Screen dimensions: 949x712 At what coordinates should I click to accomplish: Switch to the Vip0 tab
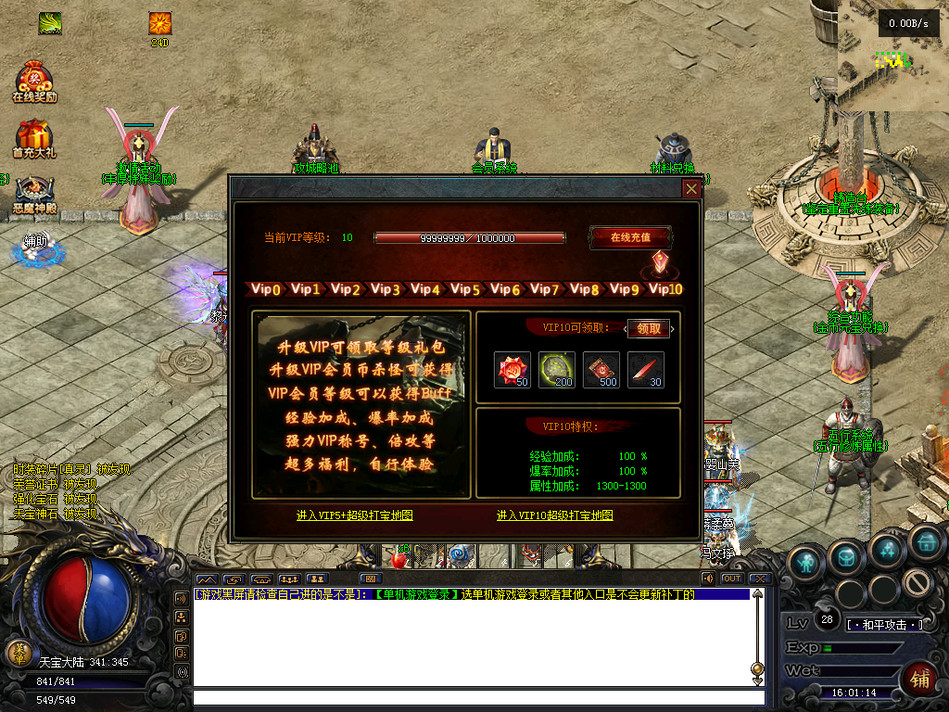pos(266,289)
